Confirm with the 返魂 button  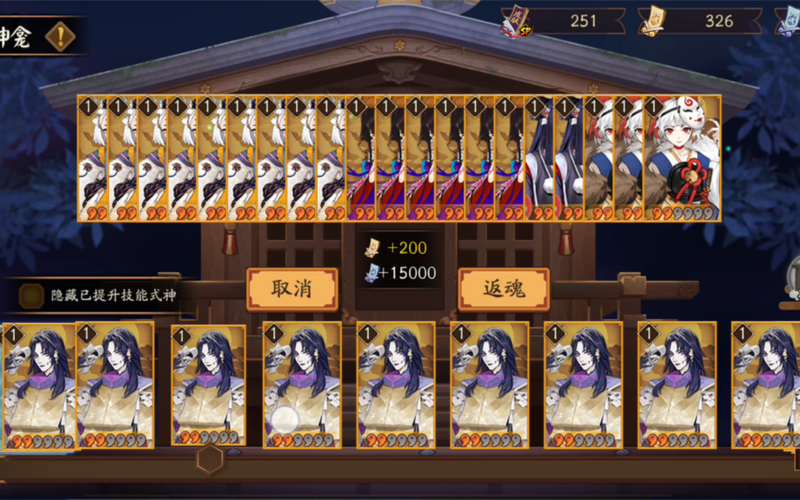click(x=503, y=289)
